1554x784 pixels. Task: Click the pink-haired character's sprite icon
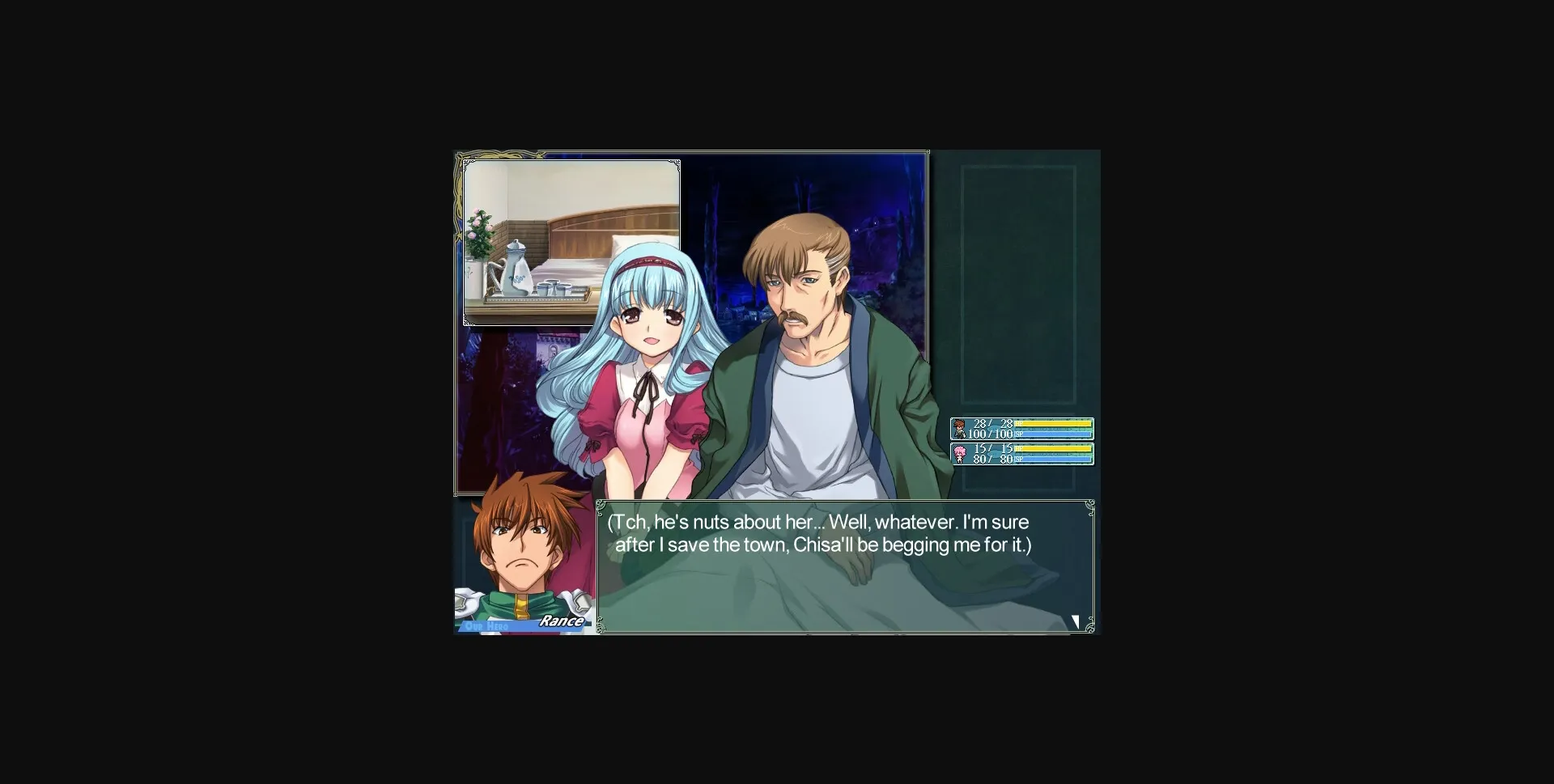[x=959, y=454]
